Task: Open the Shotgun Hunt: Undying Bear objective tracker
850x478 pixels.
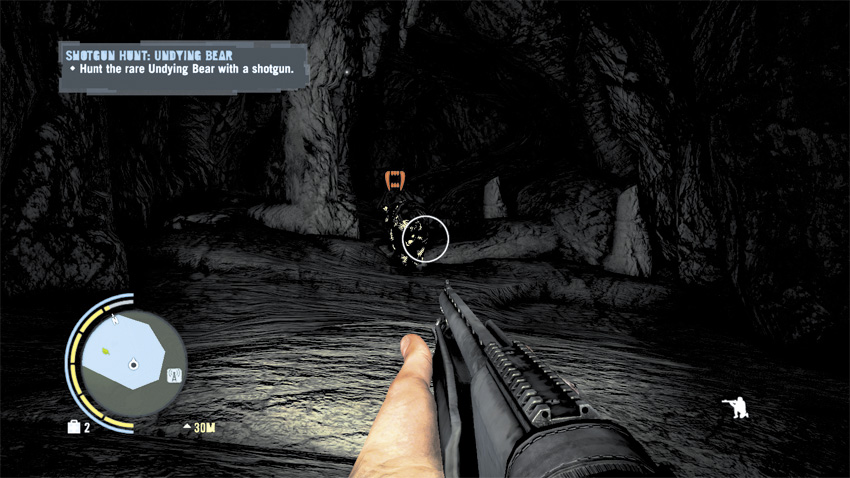Action: [x=183, y=66]
